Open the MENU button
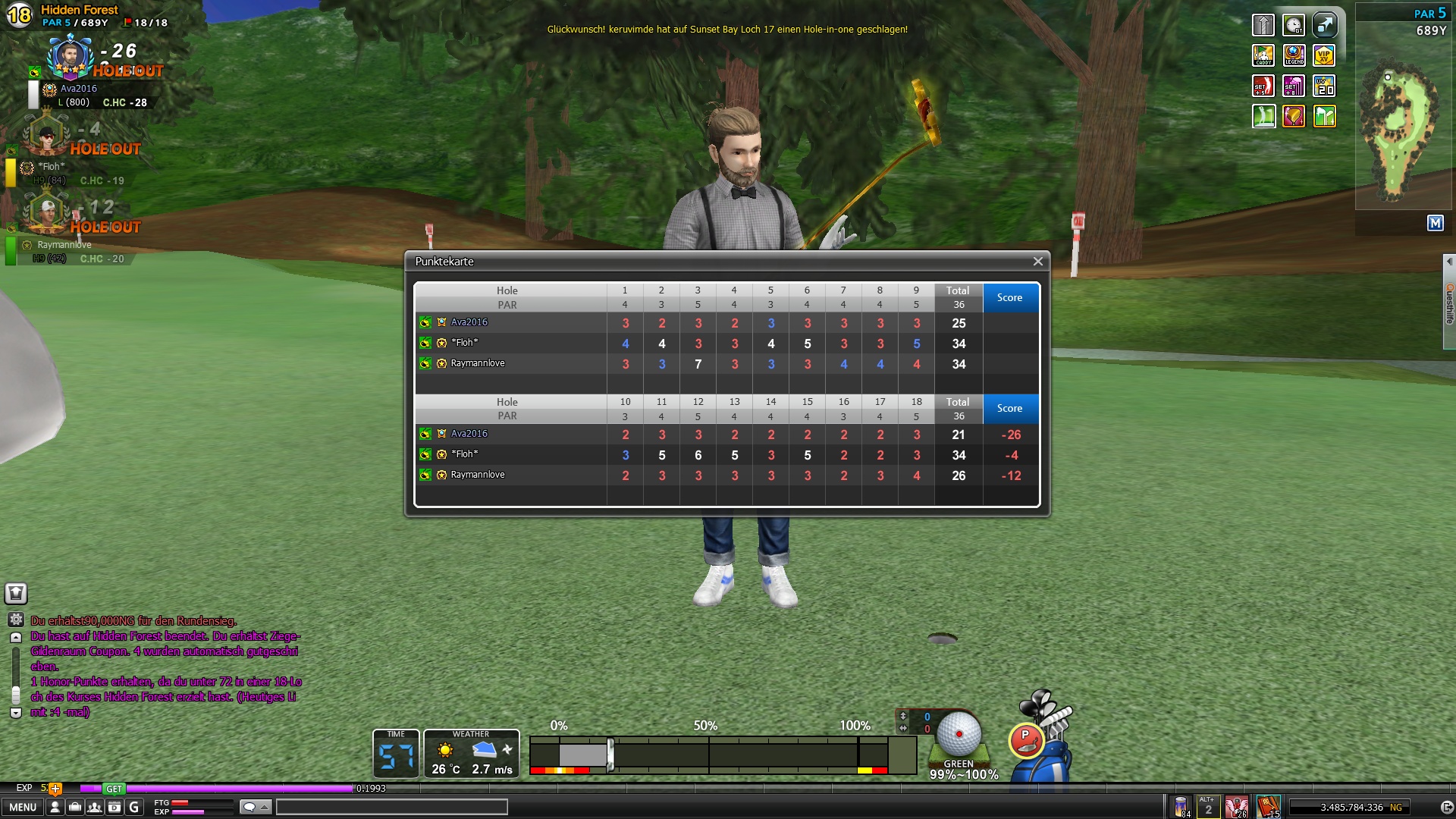Screen dimensions: 1456x819 22,807
